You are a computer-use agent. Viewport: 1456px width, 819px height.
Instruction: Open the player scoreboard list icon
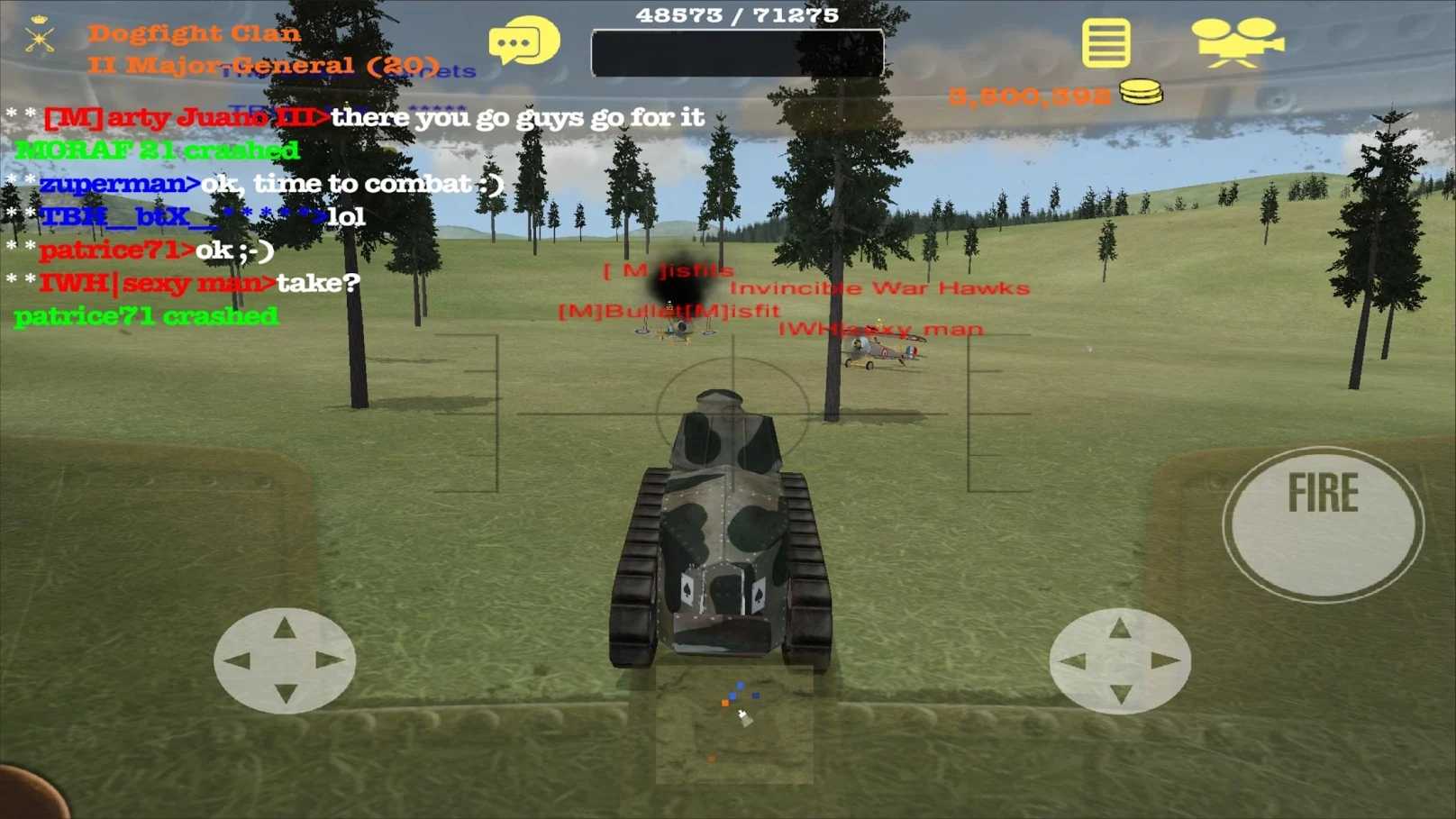(x=1106, y=41)
